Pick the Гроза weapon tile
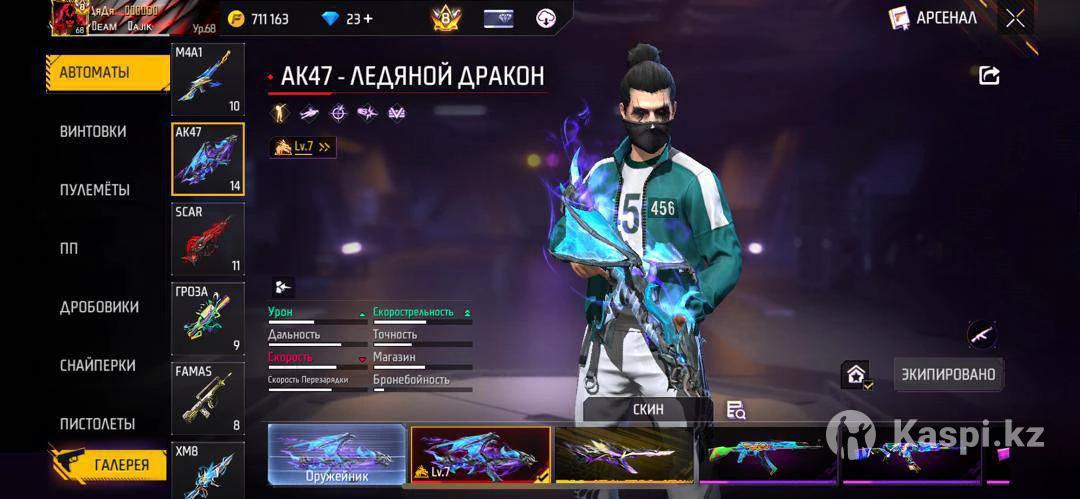This screenshot has height=499, width=1080. [208, 319]
